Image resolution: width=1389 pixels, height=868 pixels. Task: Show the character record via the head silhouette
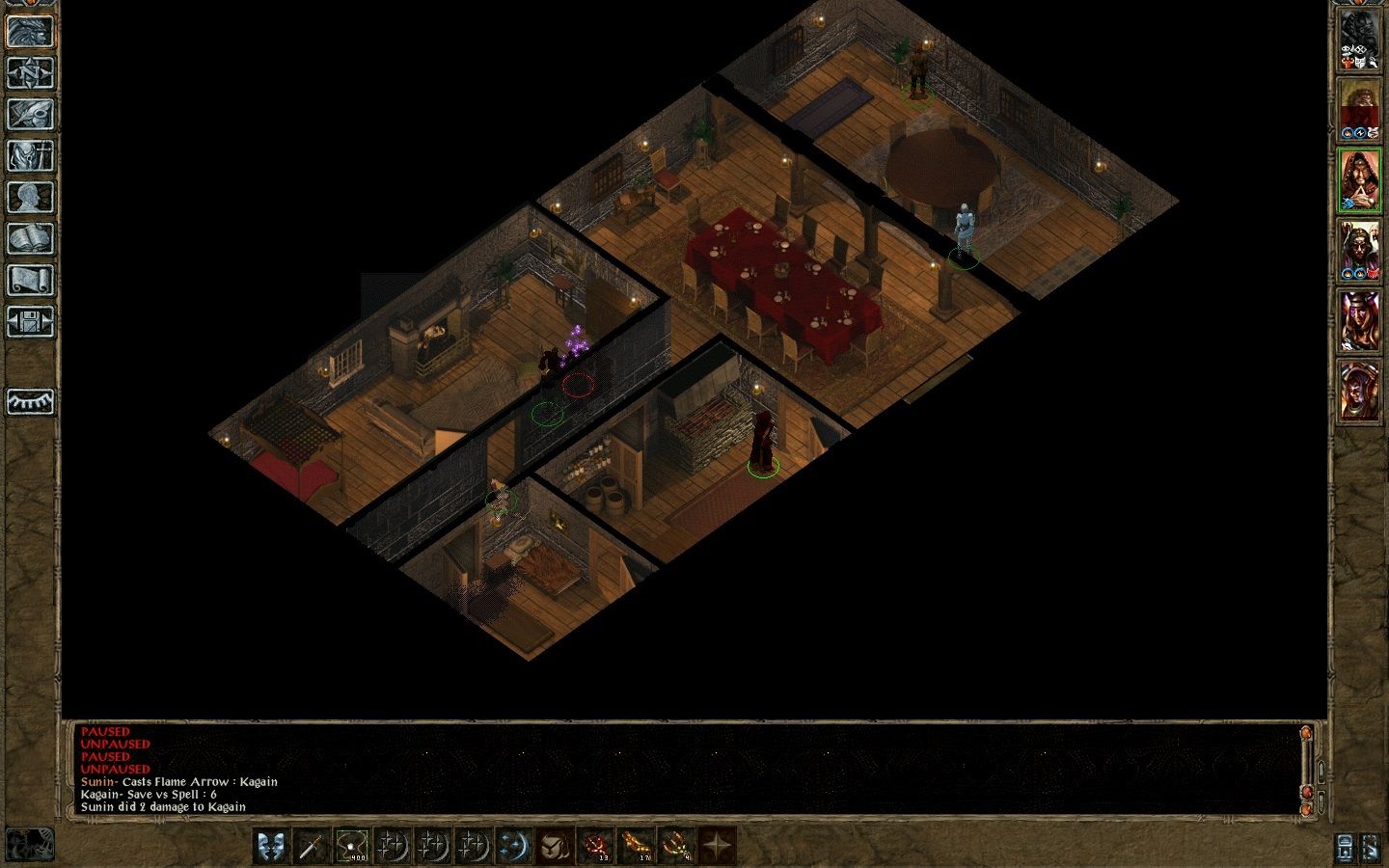point(30,198)
